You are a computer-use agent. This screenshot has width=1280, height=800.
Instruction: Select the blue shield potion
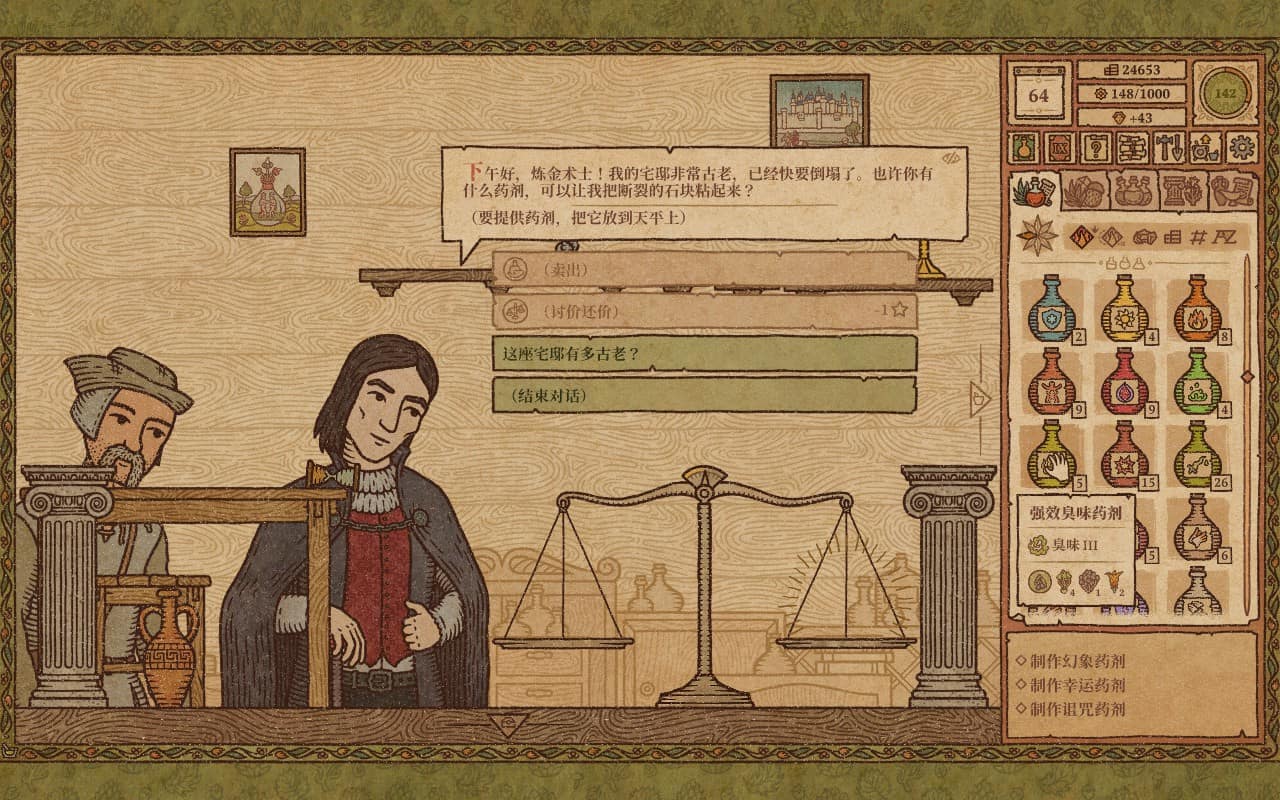tap(1051, 309)
